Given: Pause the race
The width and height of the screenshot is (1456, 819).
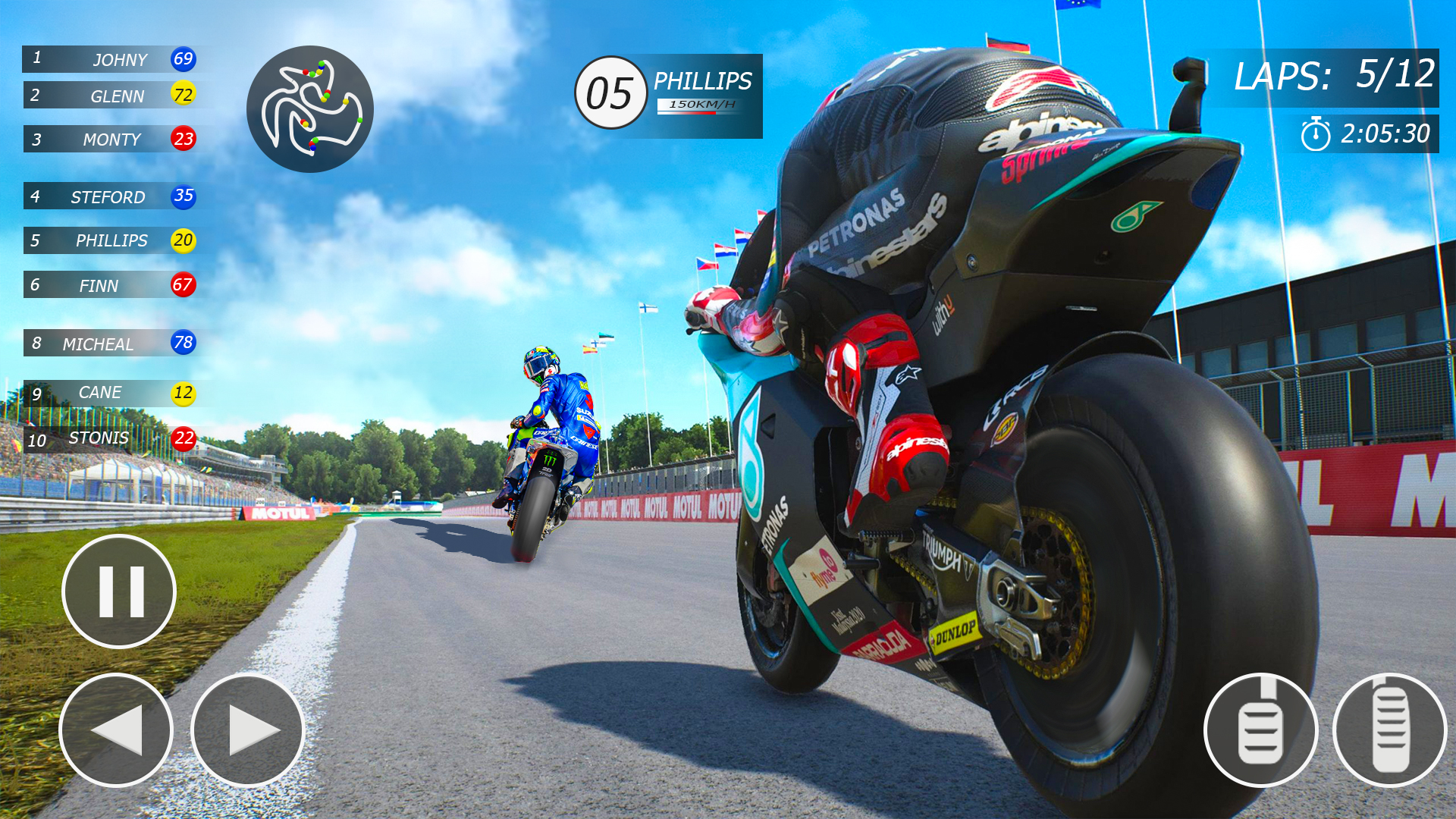Looking at the screenshot, I should 119,591.
